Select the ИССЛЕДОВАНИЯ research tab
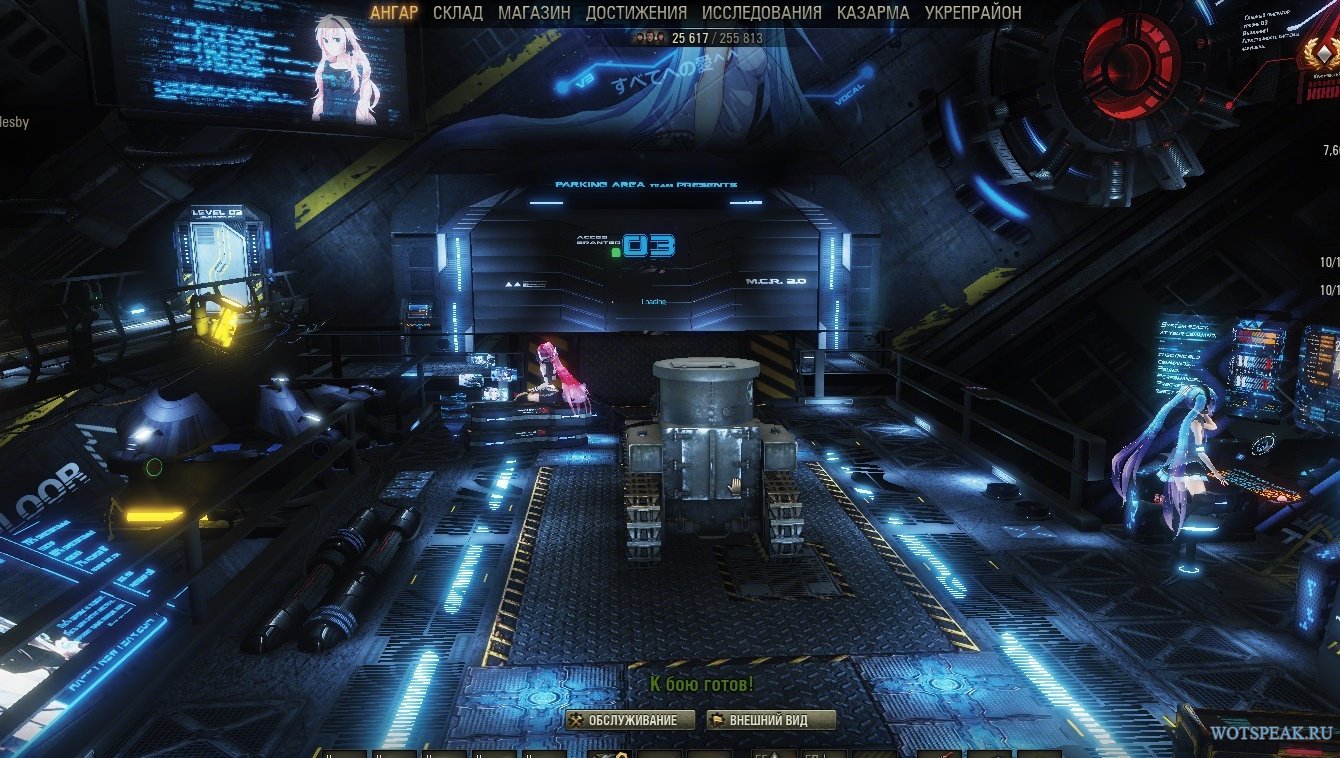Viewport: 1340px width, 758px height. point(761,13)
